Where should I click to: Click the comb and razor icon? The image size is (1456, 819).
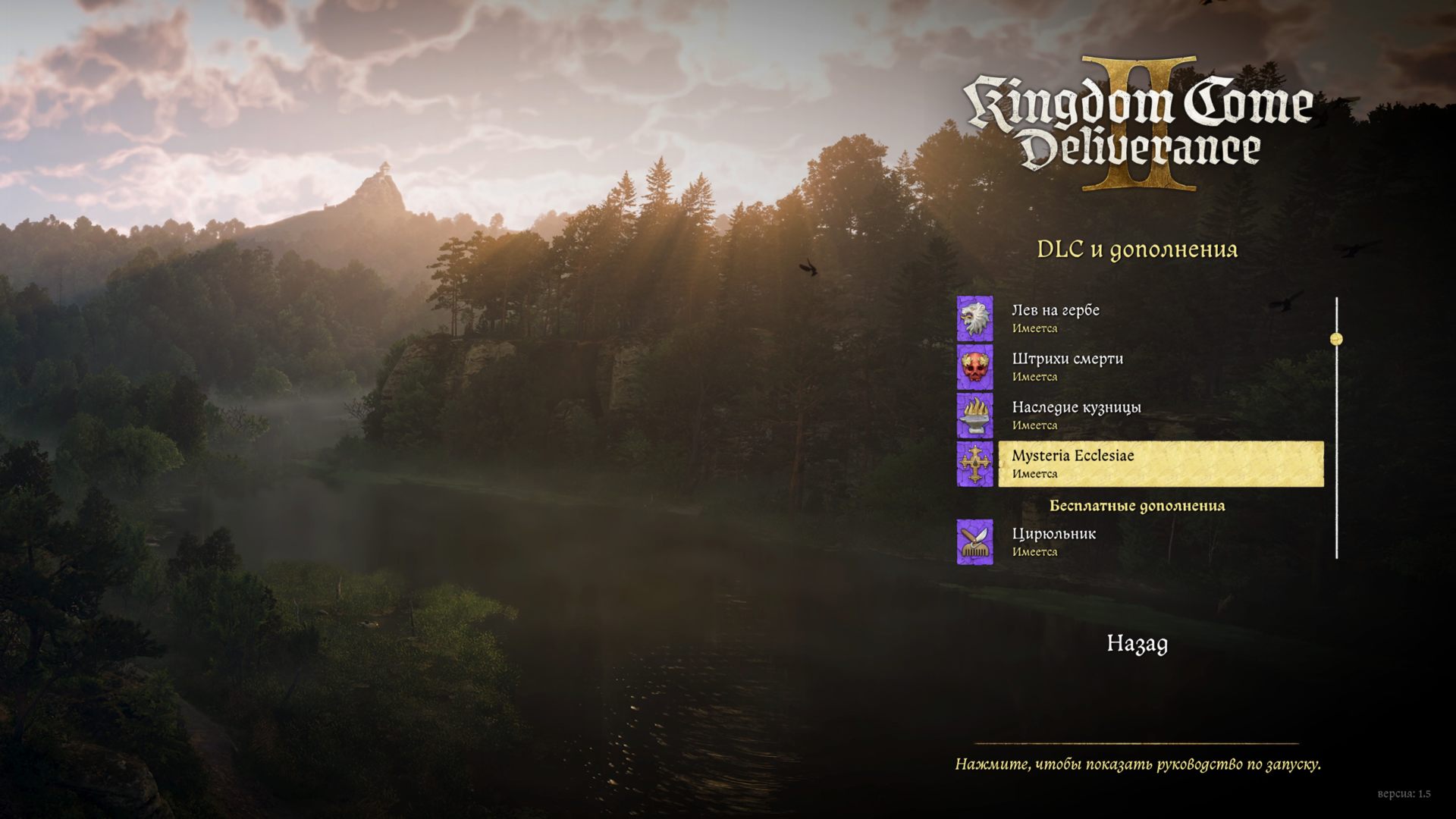(x=974, y=541)
